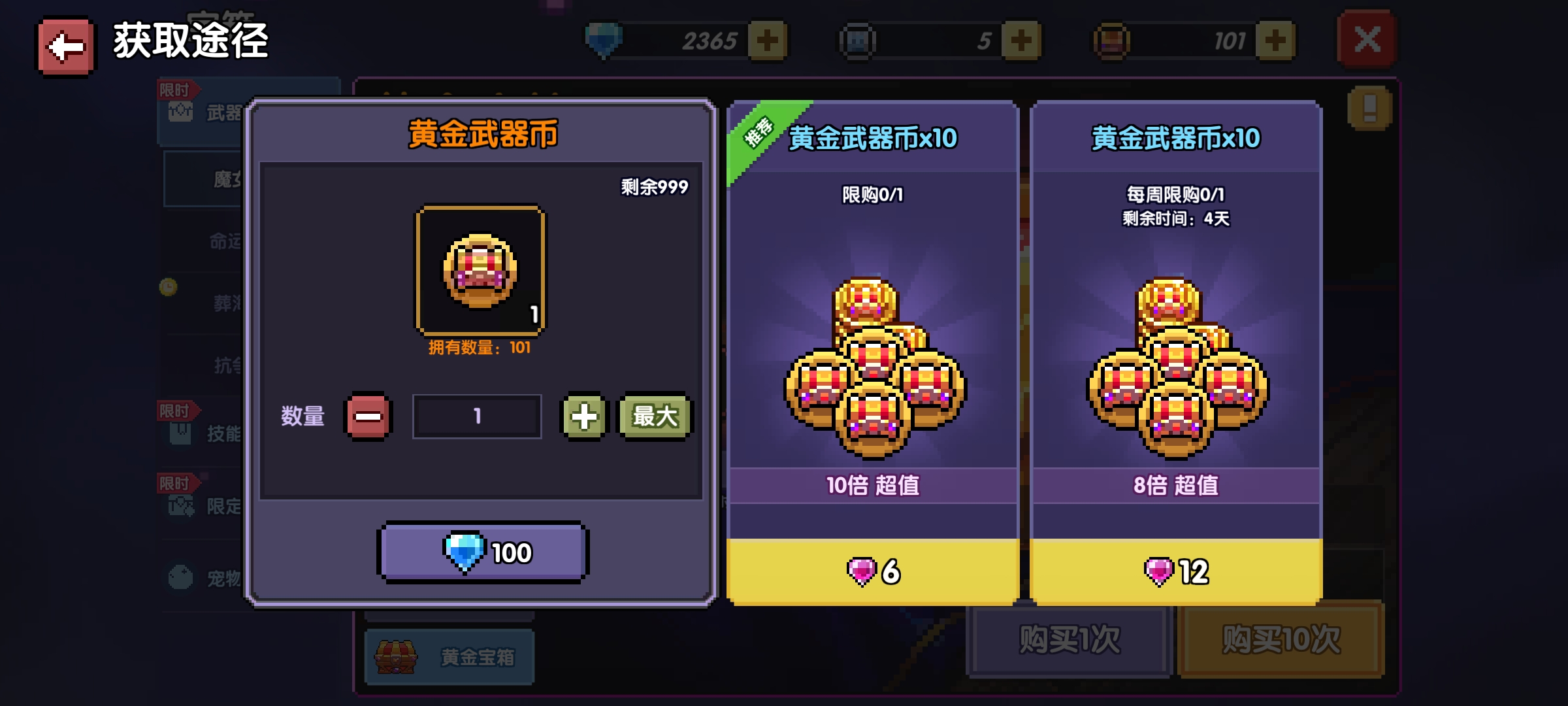Click the quantity input field
The width and height of the screenshot is (1568, 706).
click(477, 416)
